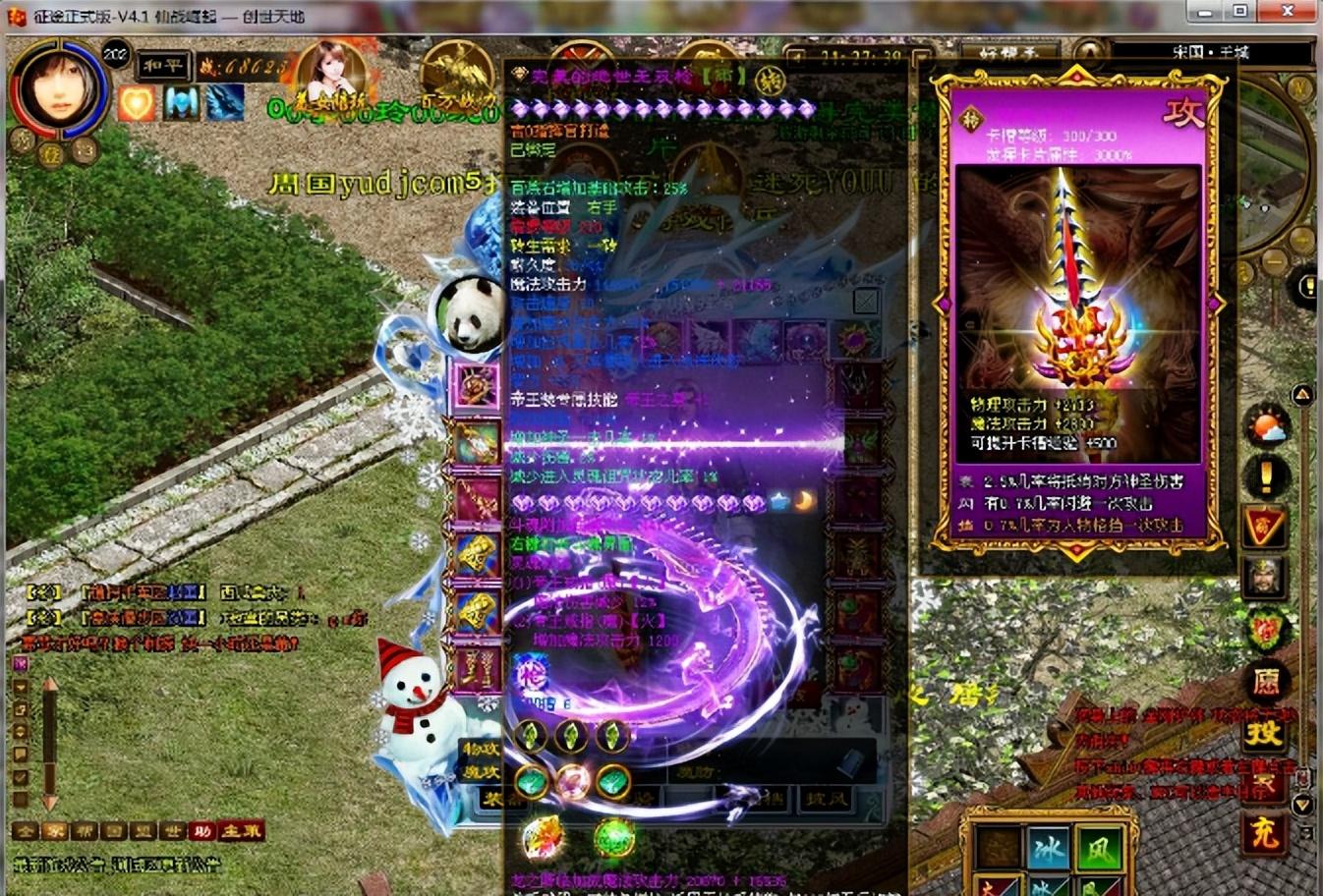Image resolution: width=1323 pixels, height=896 pixels.
Task: Select the heart icon near the player portrait
Action: (x=137, y=102)
